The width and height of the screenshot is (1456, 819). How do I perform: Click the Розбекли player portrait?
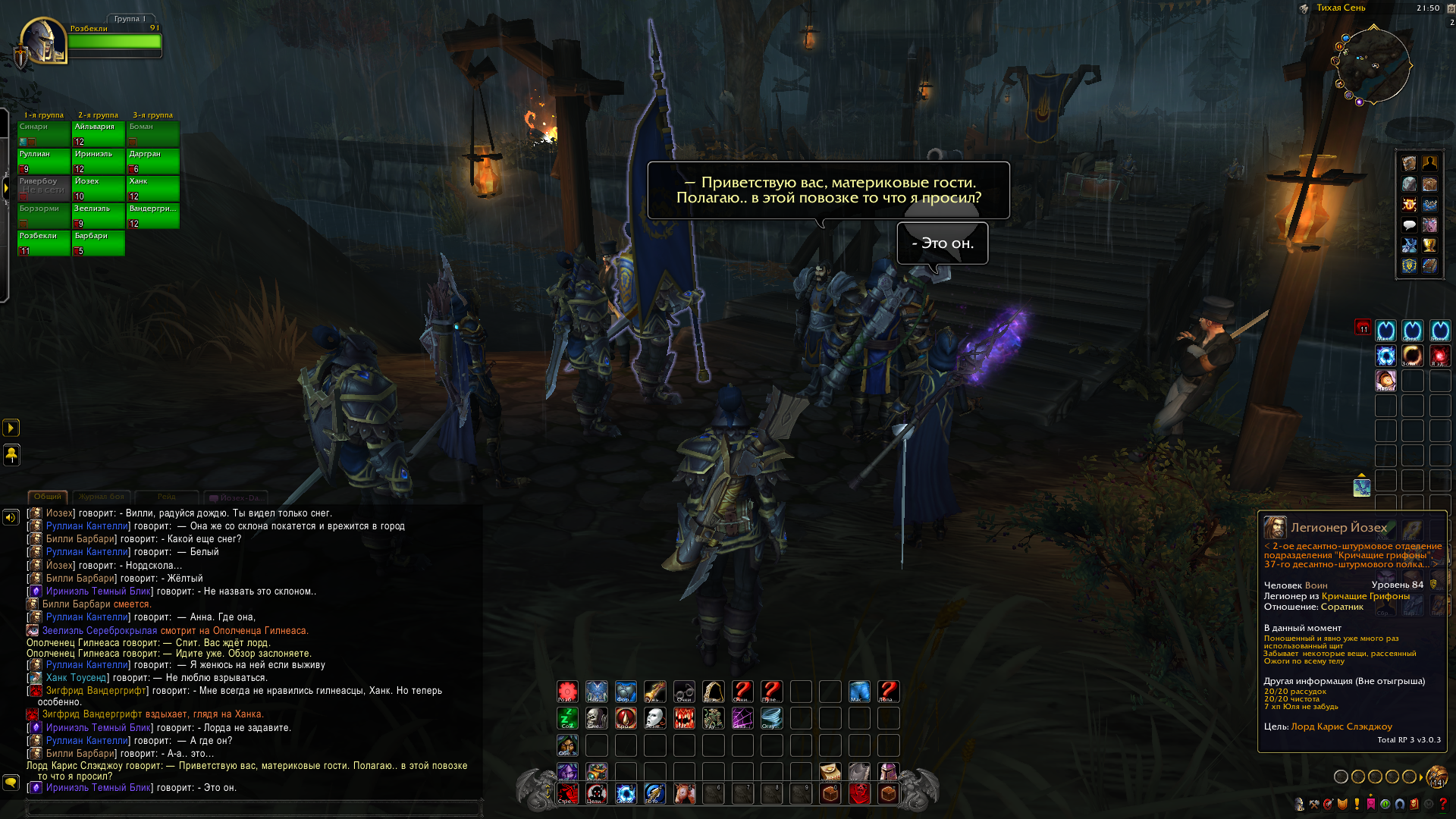click(x=43, y=40)
